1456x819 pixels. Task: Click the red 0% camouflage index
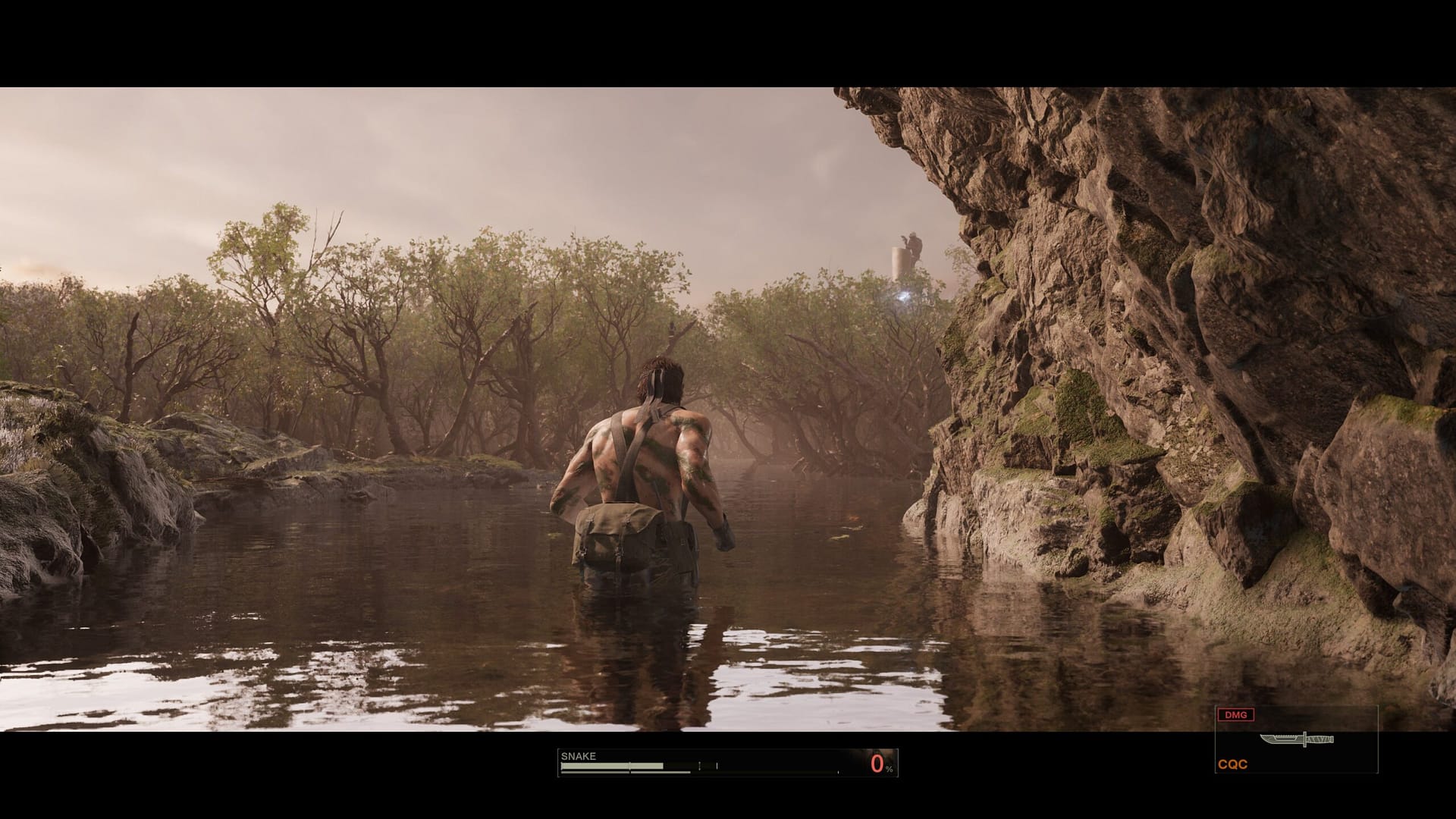tap(877, 764)
